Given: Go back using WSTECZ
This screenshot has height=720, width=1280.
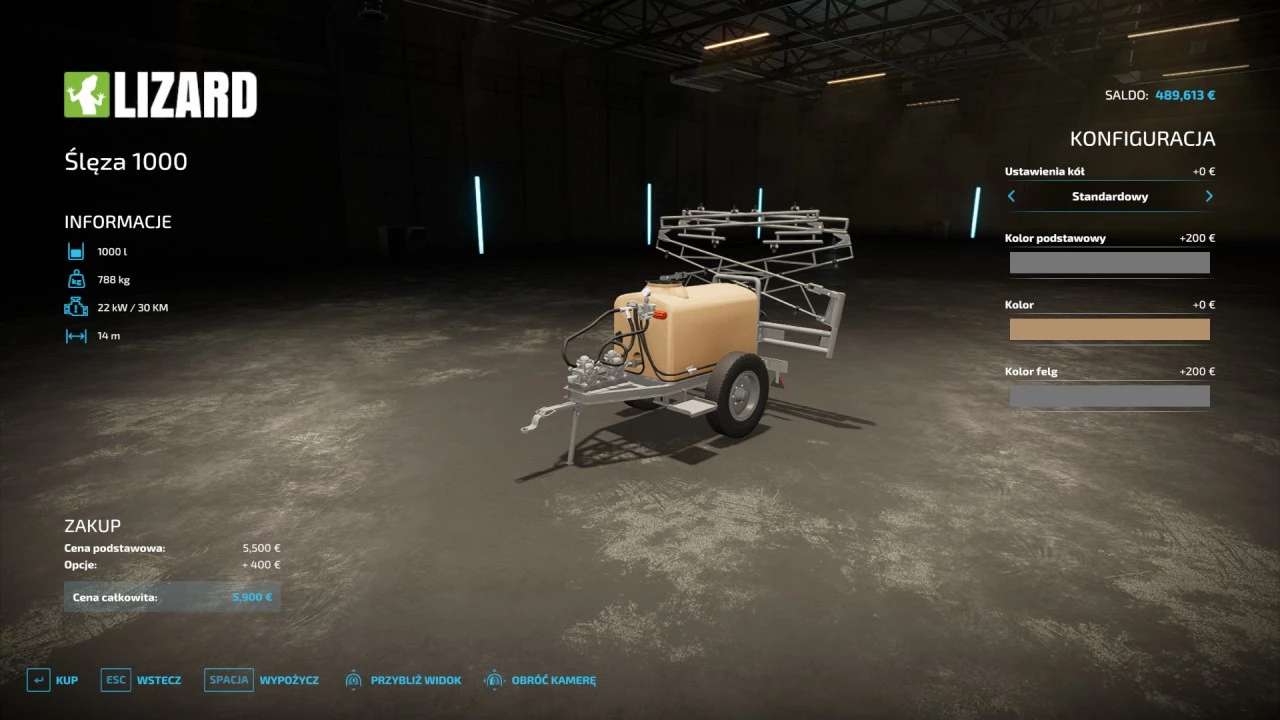Looking at the screenshot, I should coord(141,680).
